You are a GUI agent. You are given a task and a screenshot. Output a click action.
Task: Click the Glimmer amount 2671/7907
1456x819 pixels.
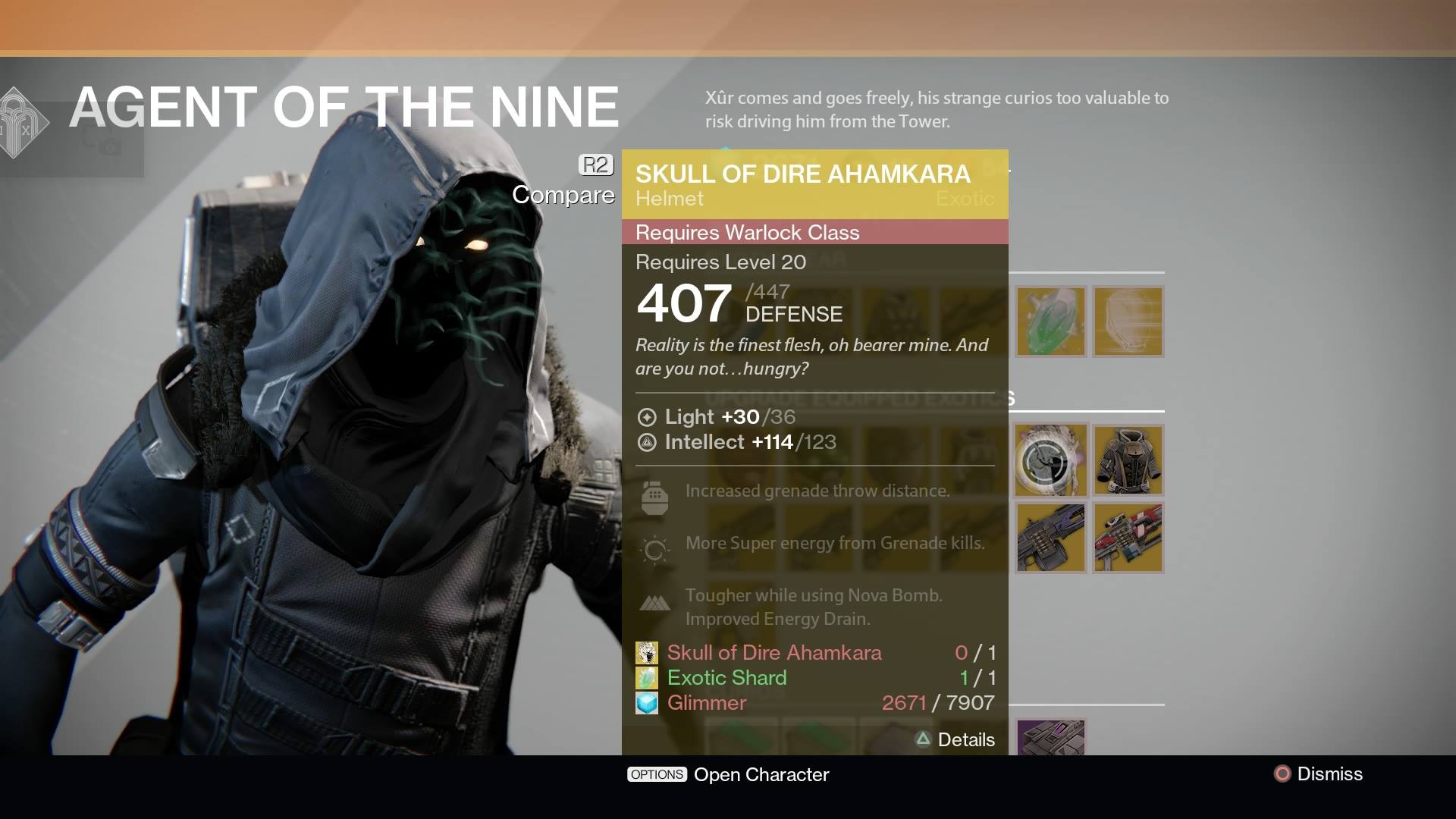click(x=939, y=703)
